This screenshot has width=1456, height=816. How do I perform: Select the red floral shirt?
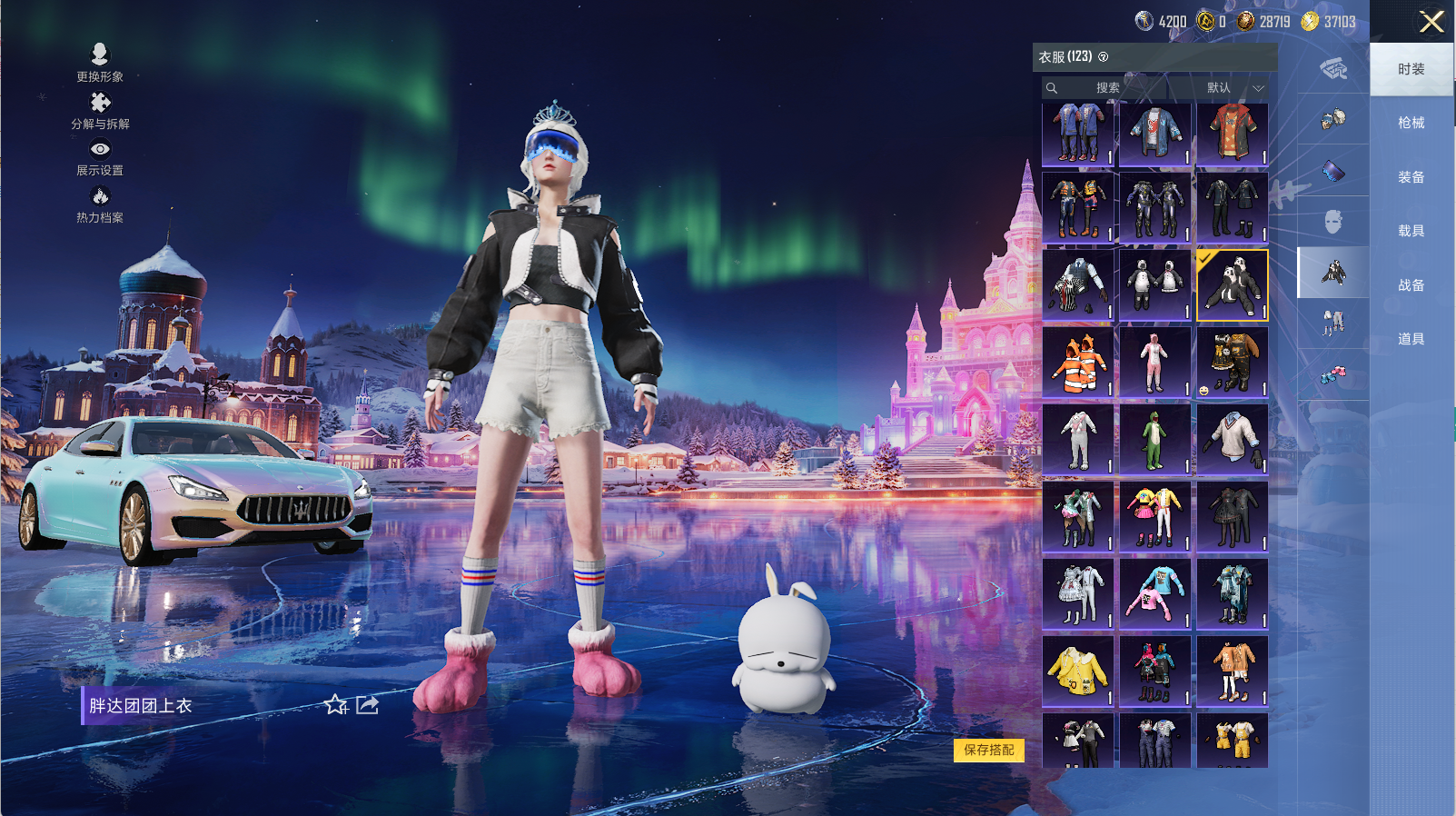coord(1232,134)
